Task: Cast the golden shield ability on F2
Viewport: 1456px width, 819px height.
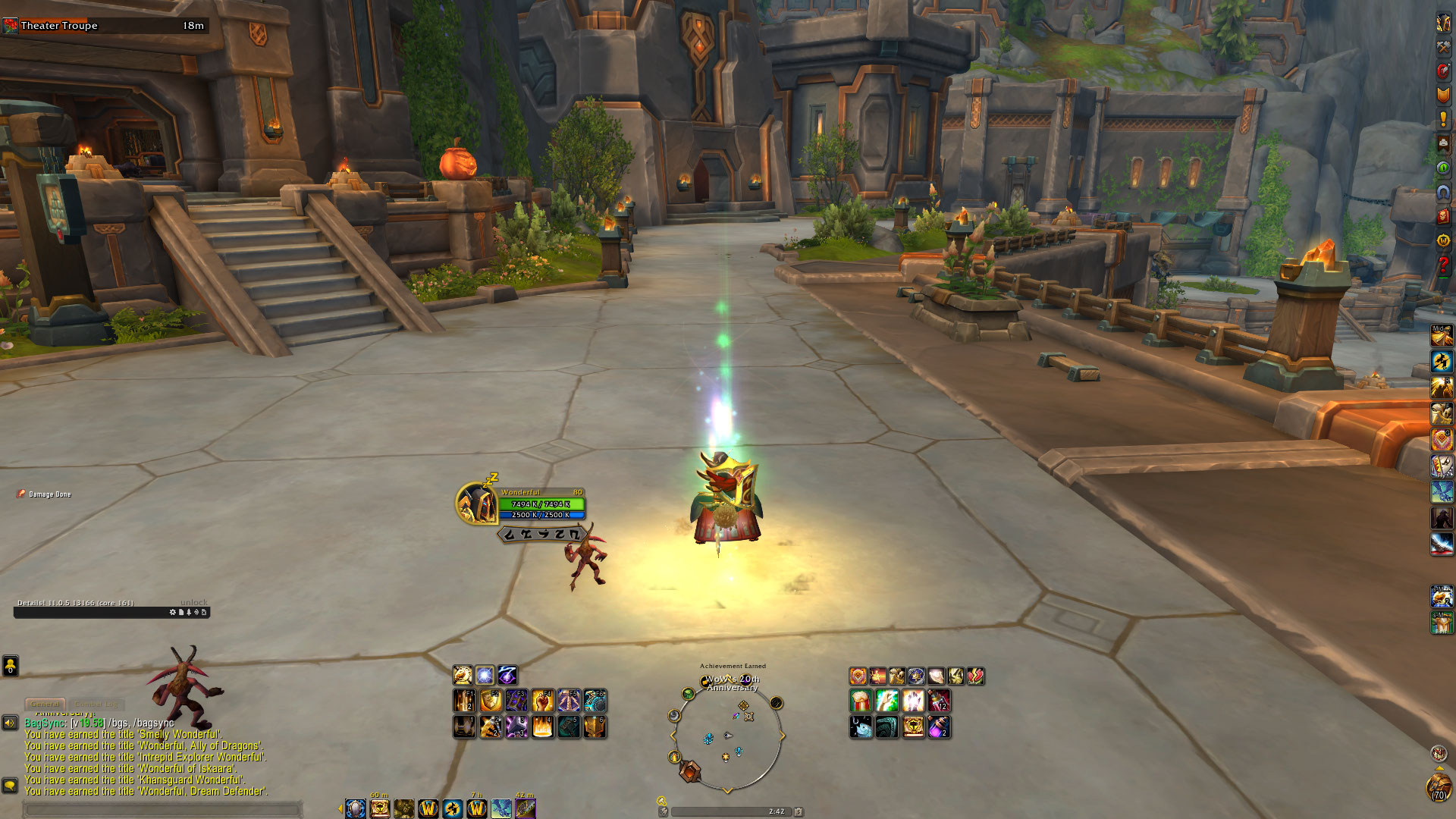Action: (x=491, y=701)
